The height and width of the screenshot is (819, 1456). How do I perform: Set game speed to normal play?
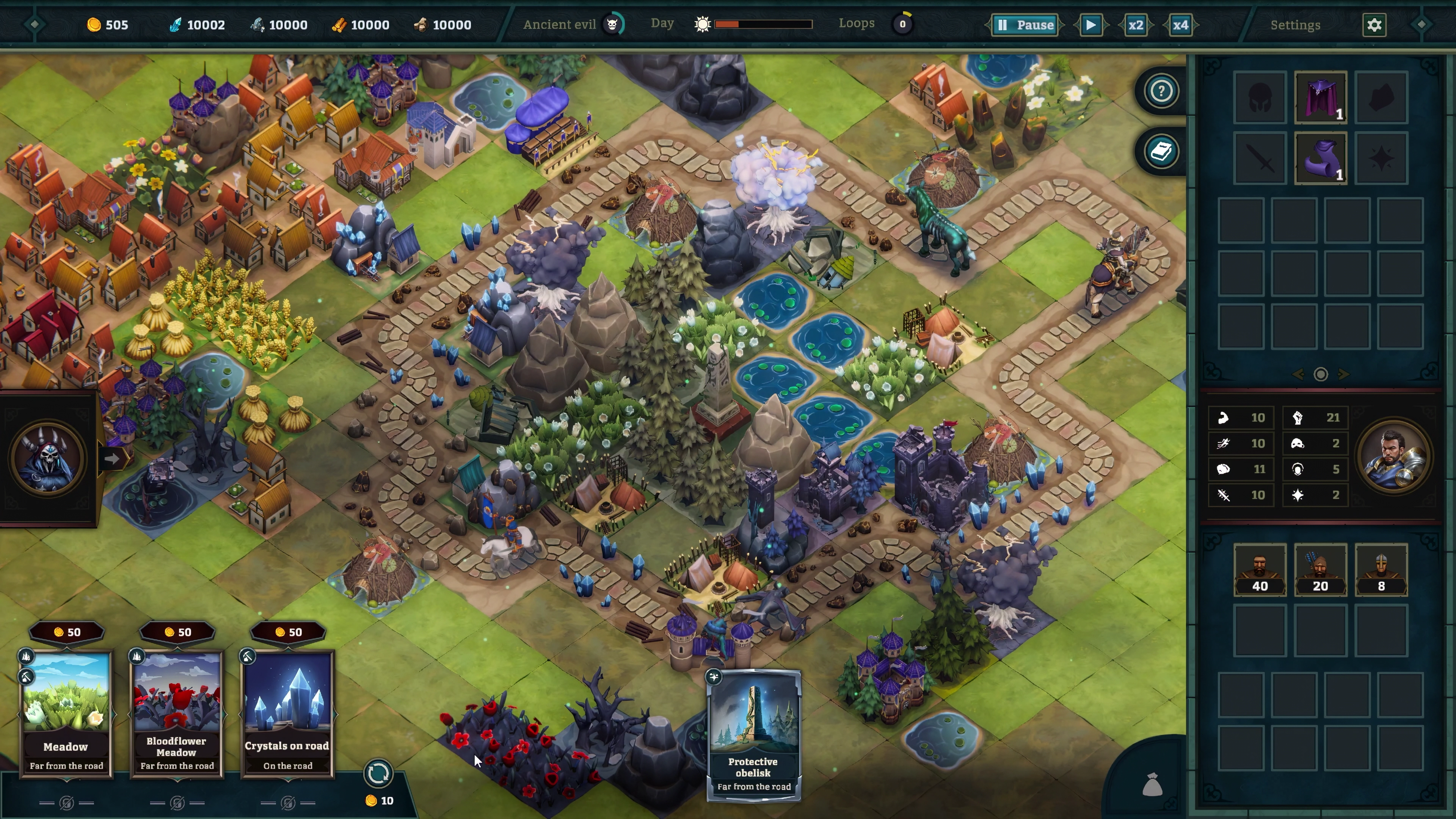(x=1091, y=25)
